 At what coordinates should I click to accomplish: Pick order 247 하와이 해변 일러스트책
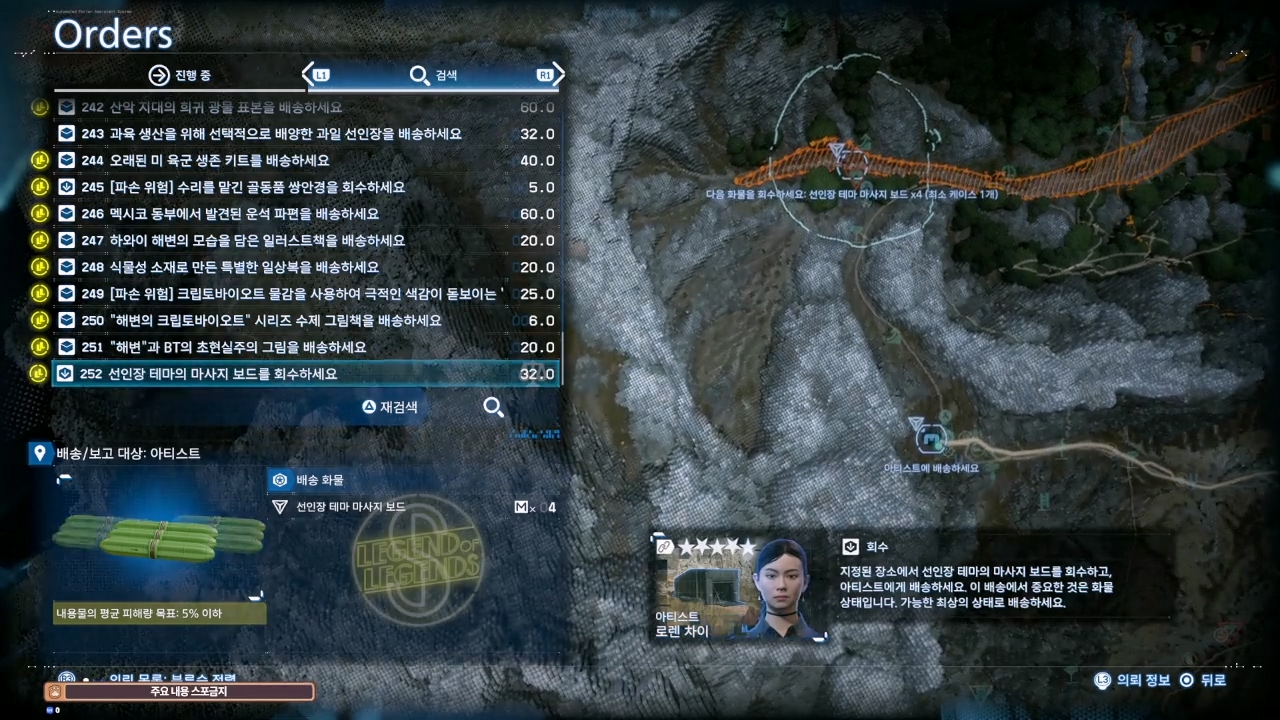243,240
